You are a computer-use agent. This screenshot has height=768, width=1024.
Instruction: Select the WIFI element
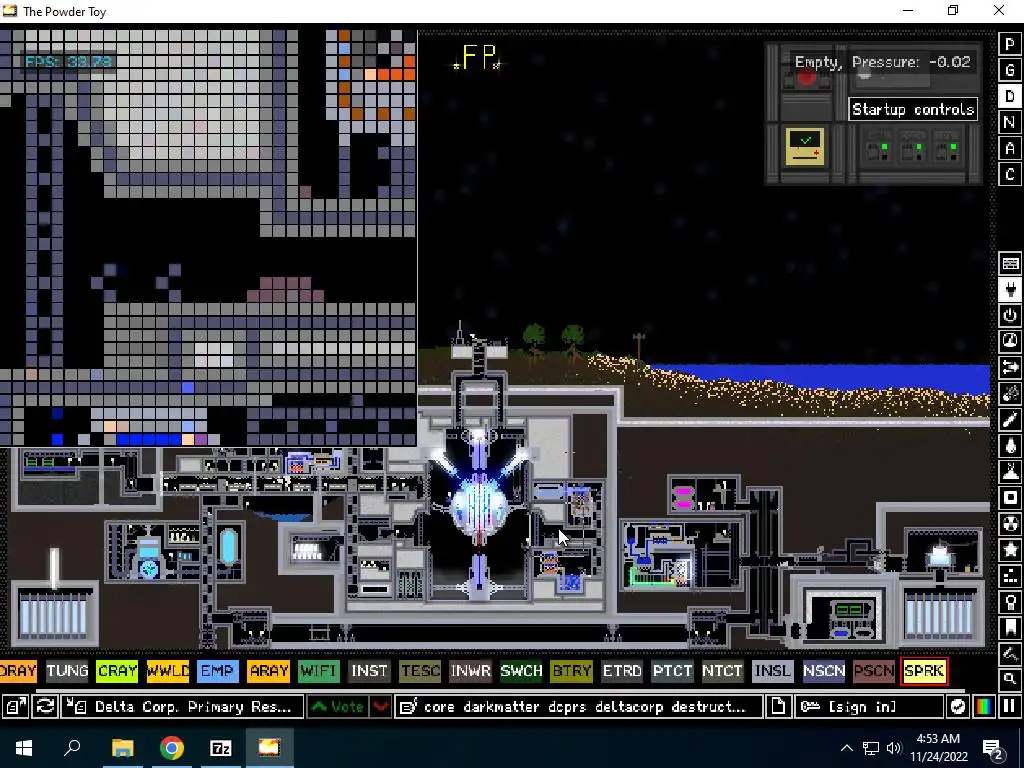coord(319,671)
